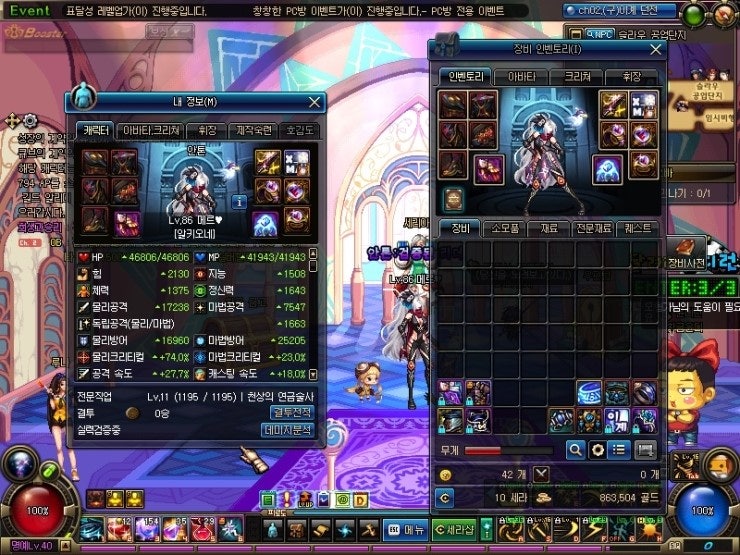Click the 데미지분석 damage analysis button

[x=290, y=429]
